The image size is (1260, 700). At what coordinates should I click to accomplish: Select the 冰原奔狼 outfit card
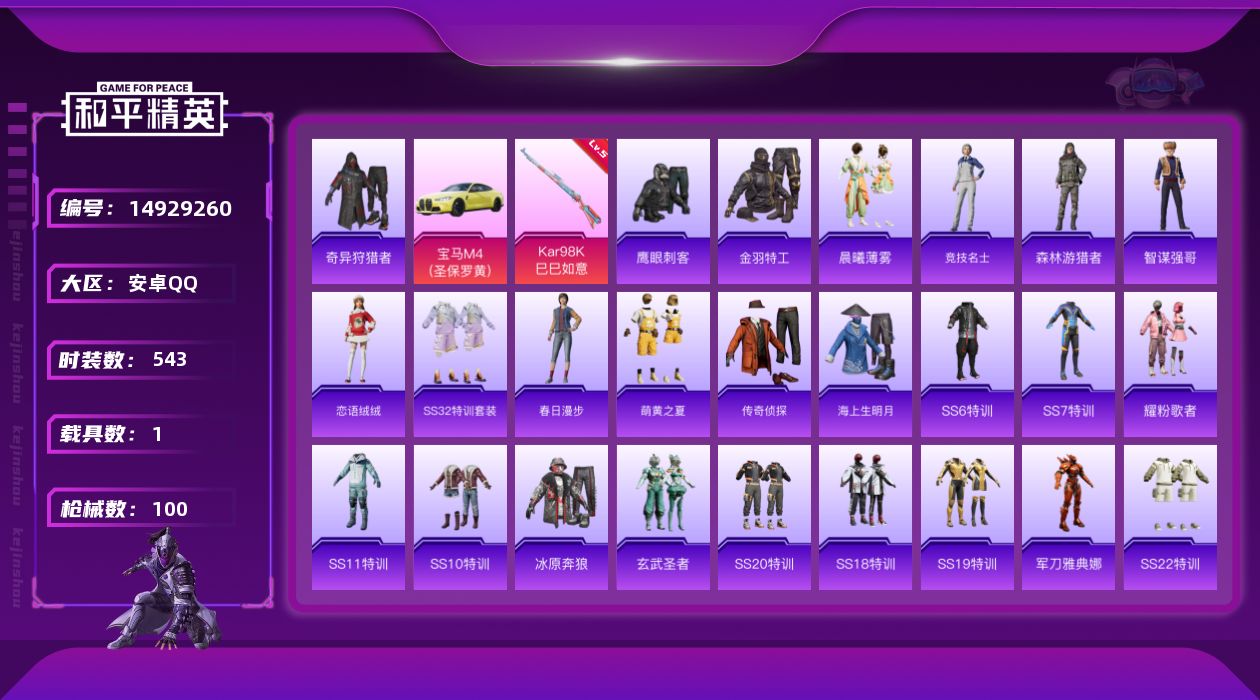pyautogui.click(x=561, y=516)
